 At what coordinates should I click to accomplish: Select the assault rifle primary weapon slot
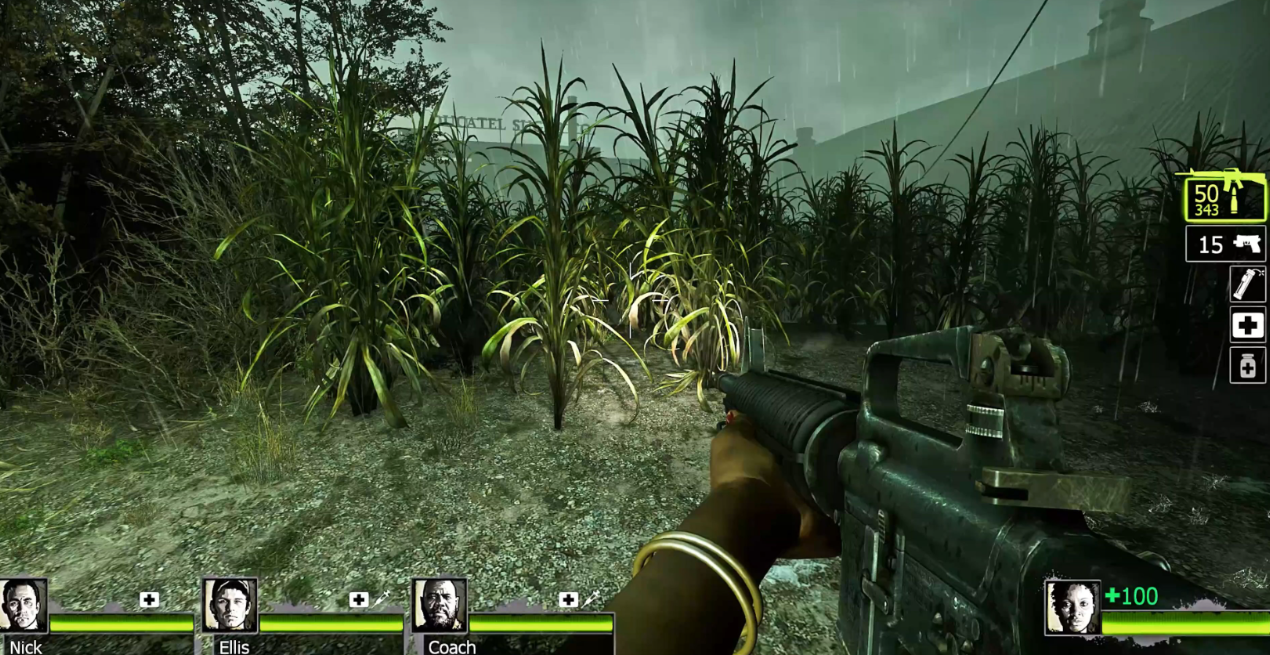[1224, 196]
